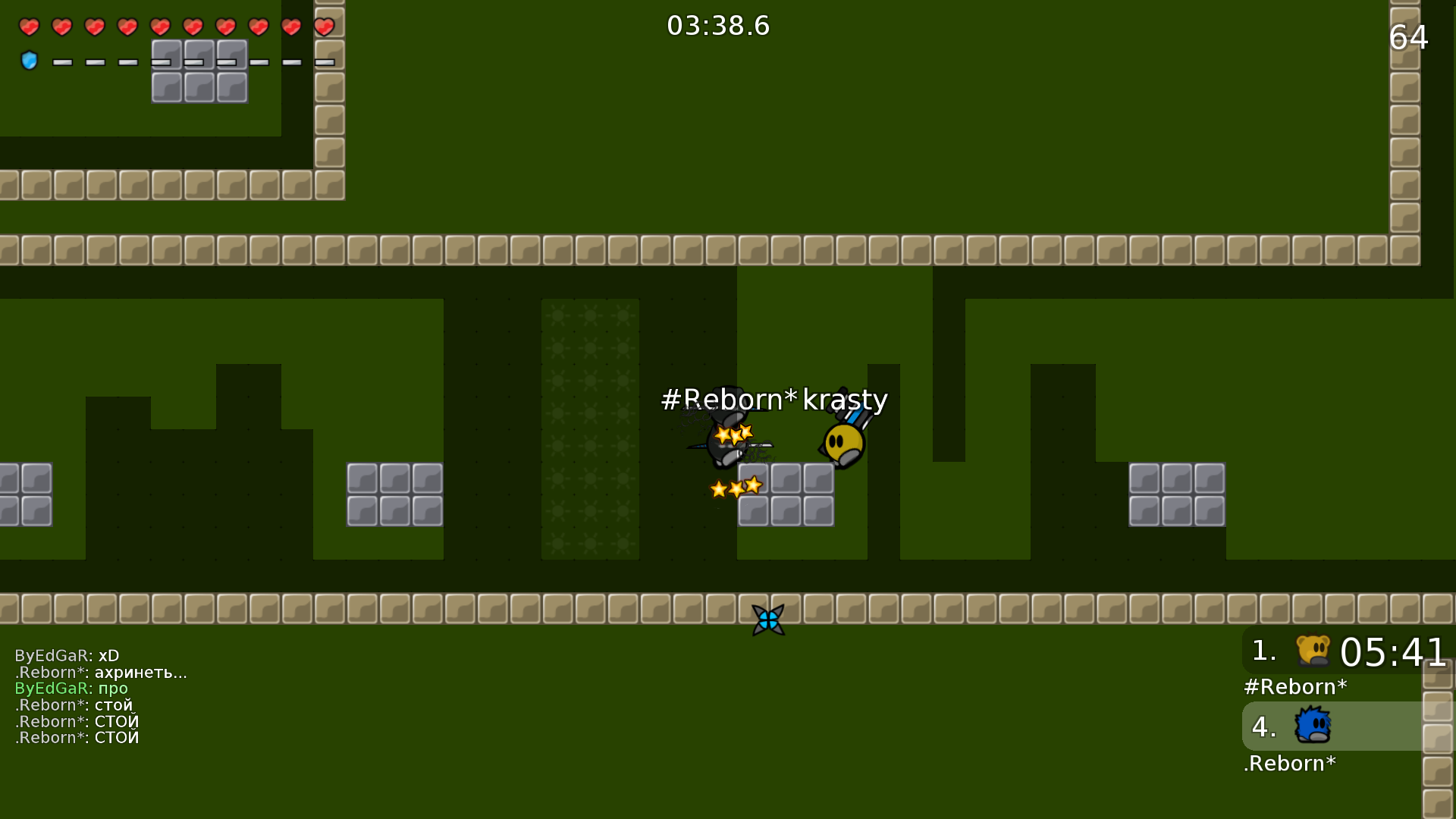Viewport: 1456px width, 819px height.
Task: Click the golden stars under the ninja
Action: 733,434
